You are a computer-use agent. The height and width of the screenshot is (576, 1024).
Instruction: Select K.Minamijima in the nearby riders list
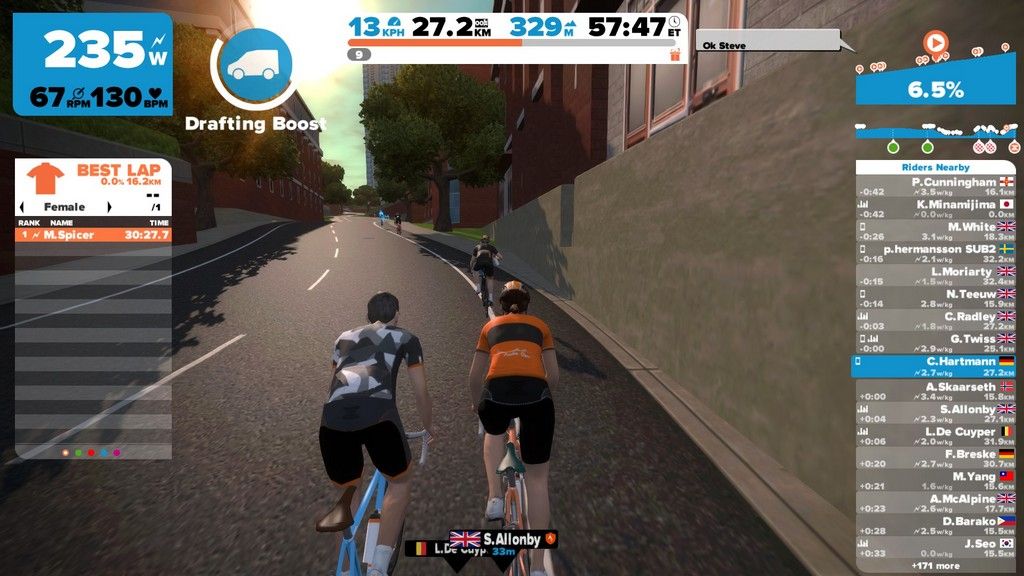[x=934, y=209]
